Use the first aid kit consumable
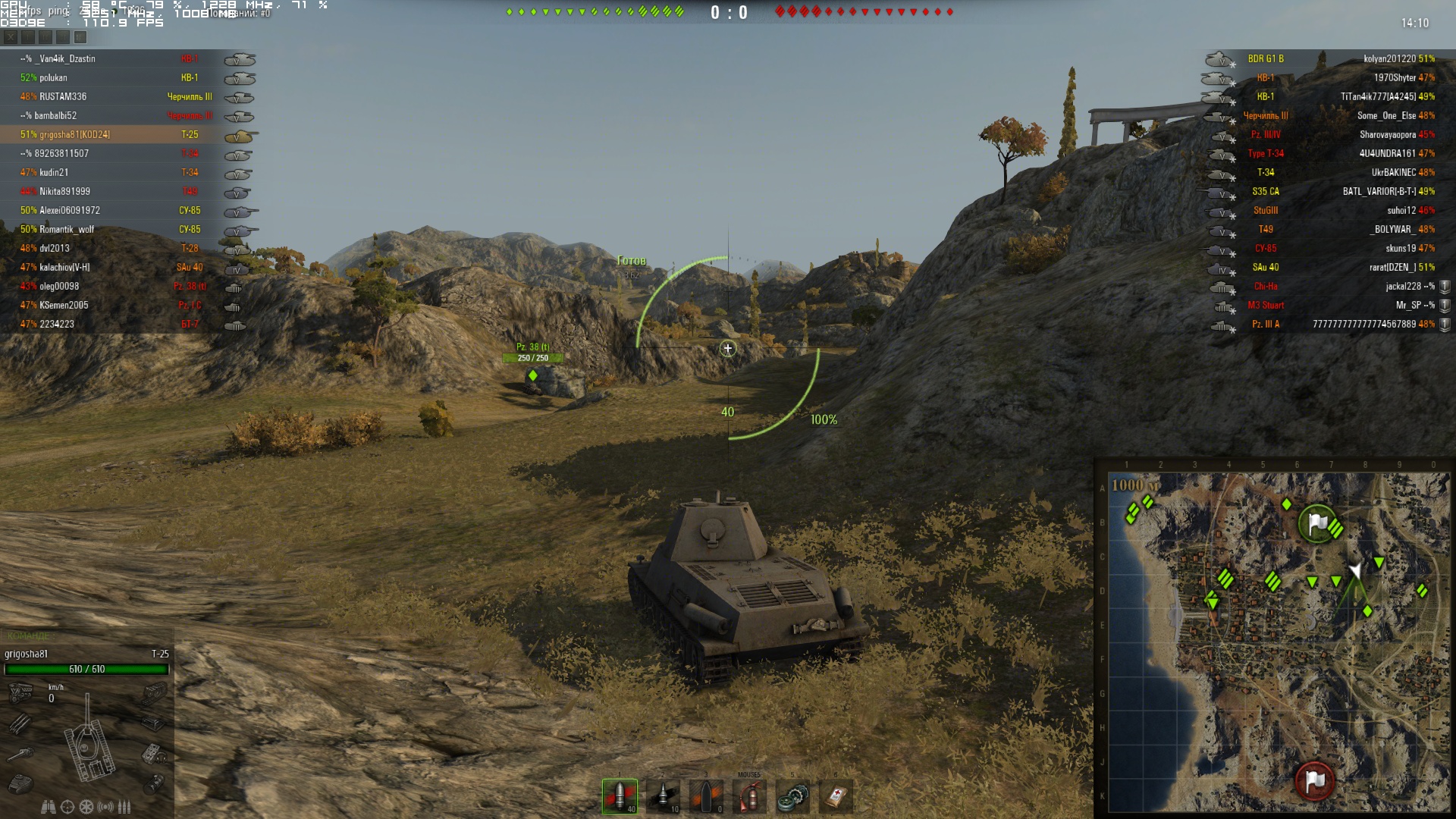Screen dimensions: 1456x819 pyautogui.click(x=836, y=796)
